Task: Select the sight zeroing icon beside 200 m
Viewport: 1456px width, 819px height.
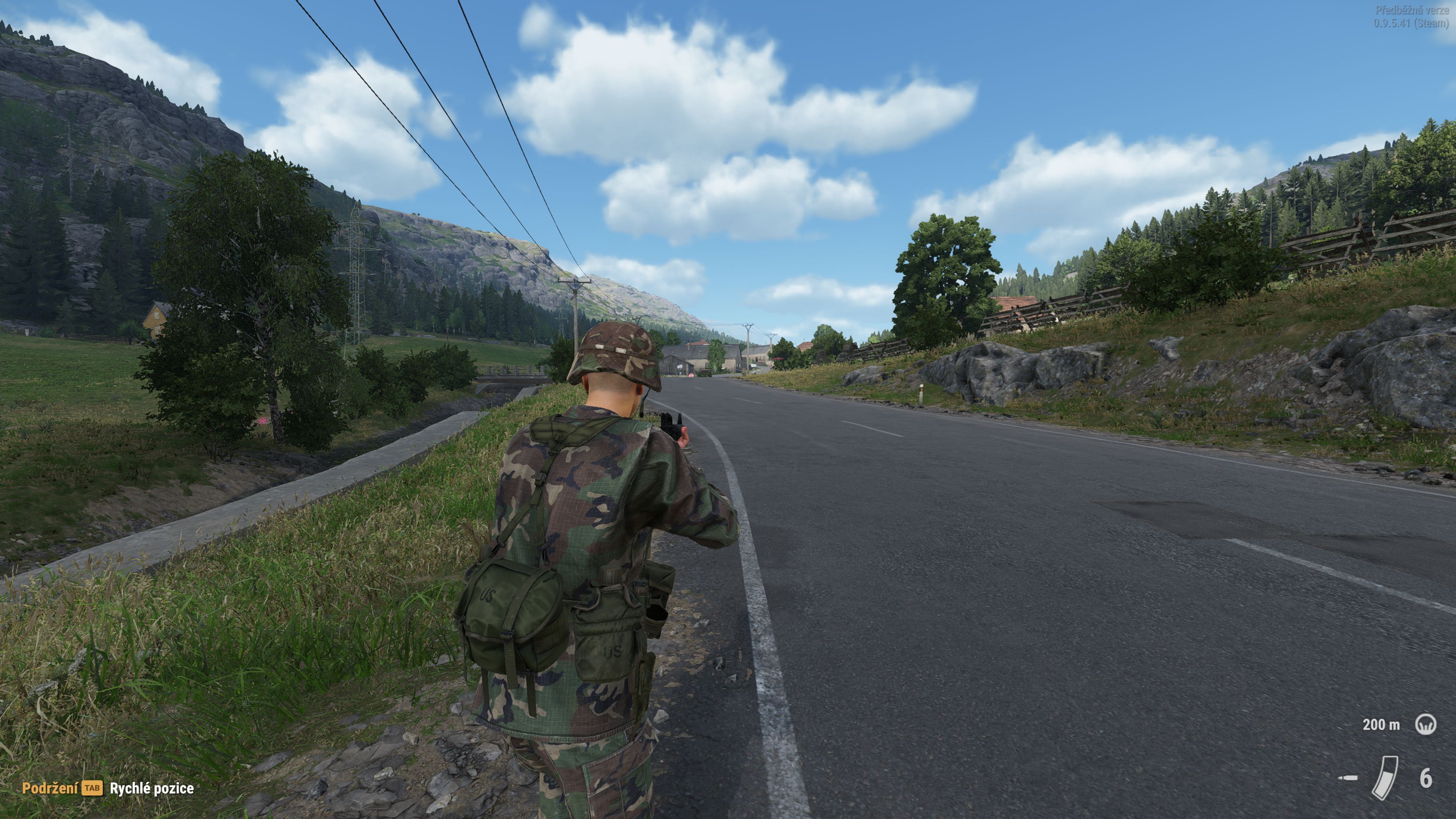Action: 1426,724
